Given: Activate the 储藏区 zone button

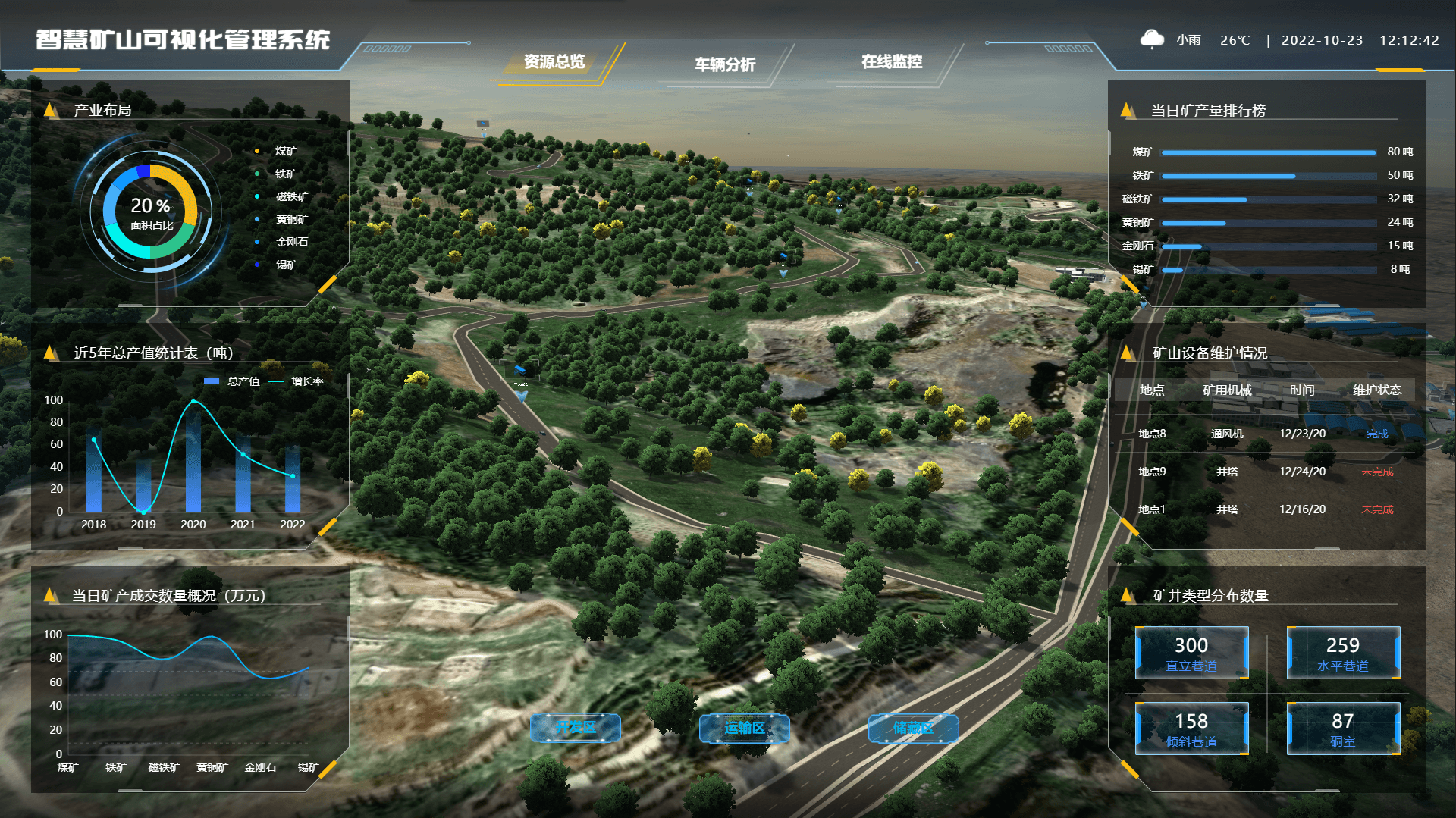Looking at the screenshot, I should point(913,728).
